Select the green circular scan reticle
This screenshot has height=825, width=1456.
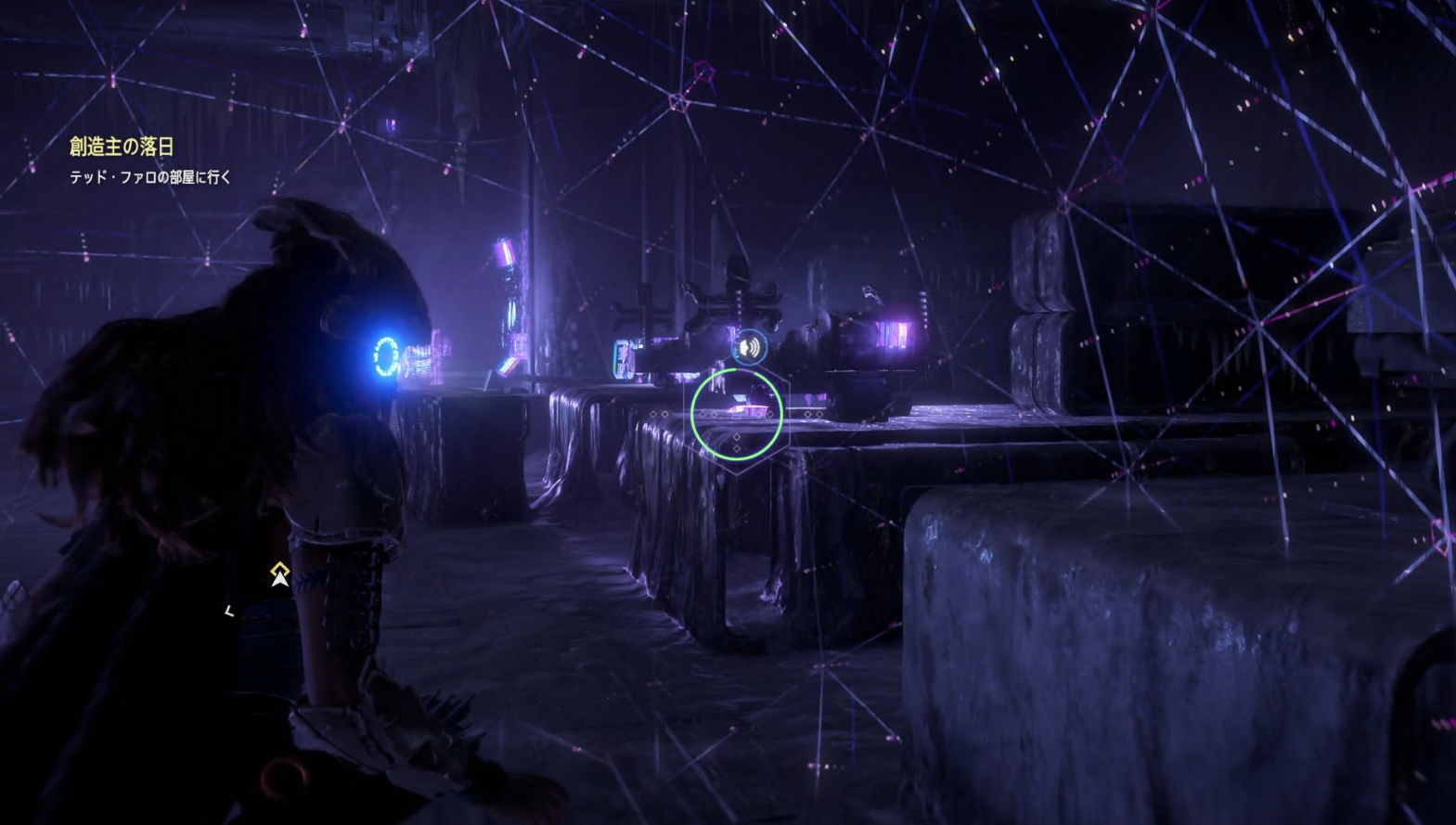(736, 414)
